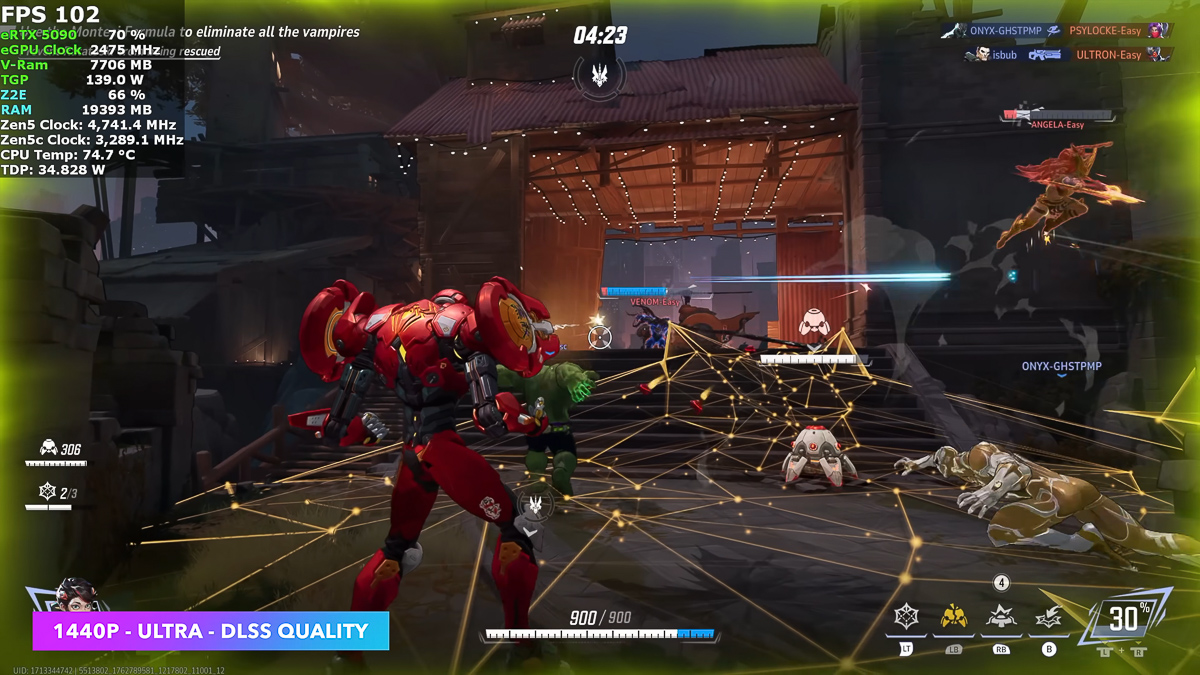Select the 30% ultimate charge meter
Screen dimensions: 1200x675
point(1124,618)
